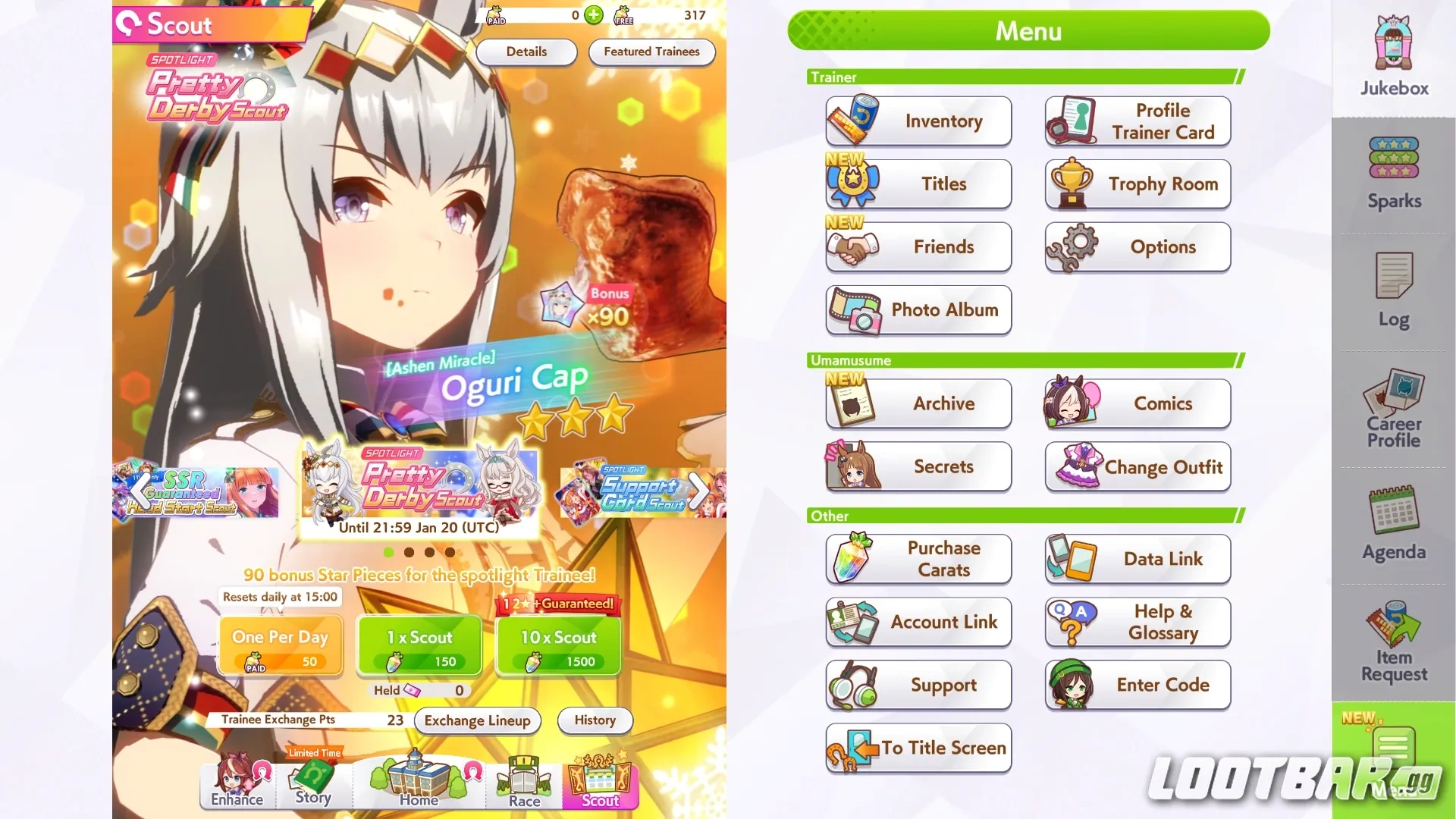View the Featured Trainees
The width and height of the screenshot is (1456, 819).
[651, 52]
